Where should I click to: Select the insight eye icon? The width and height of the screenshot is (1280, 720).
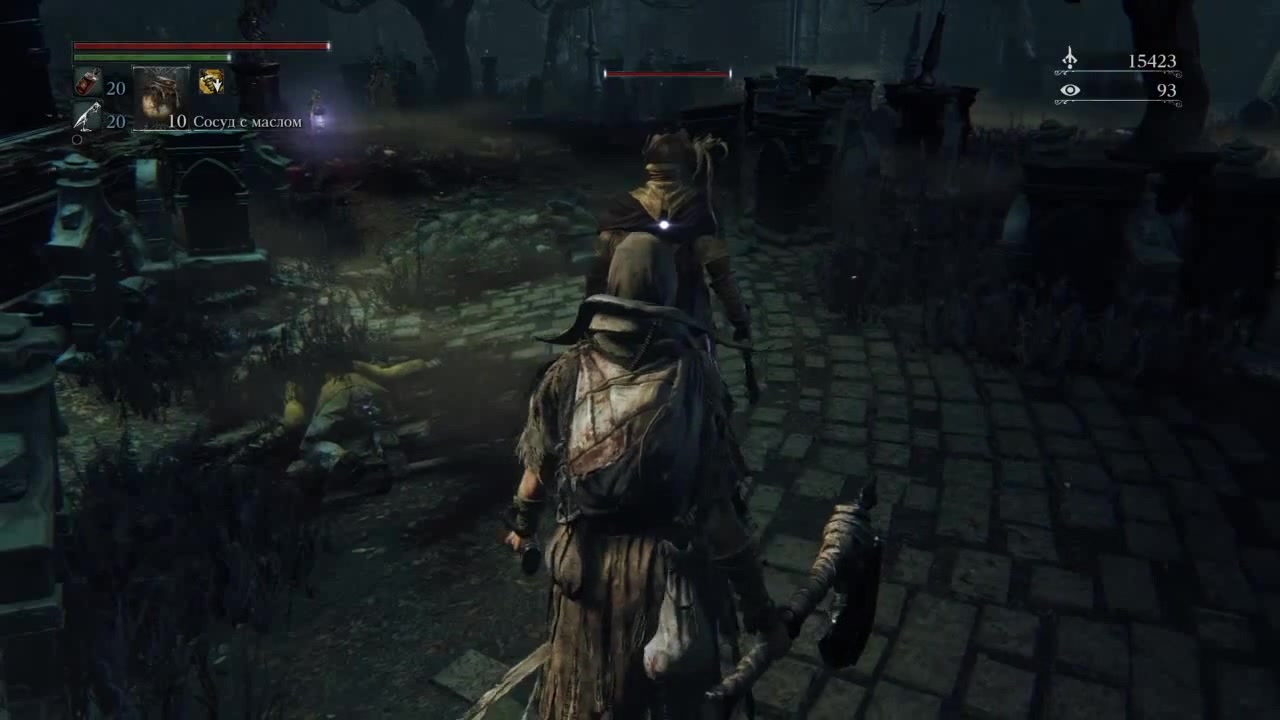pyautogui.click(x=1069, y=91)
